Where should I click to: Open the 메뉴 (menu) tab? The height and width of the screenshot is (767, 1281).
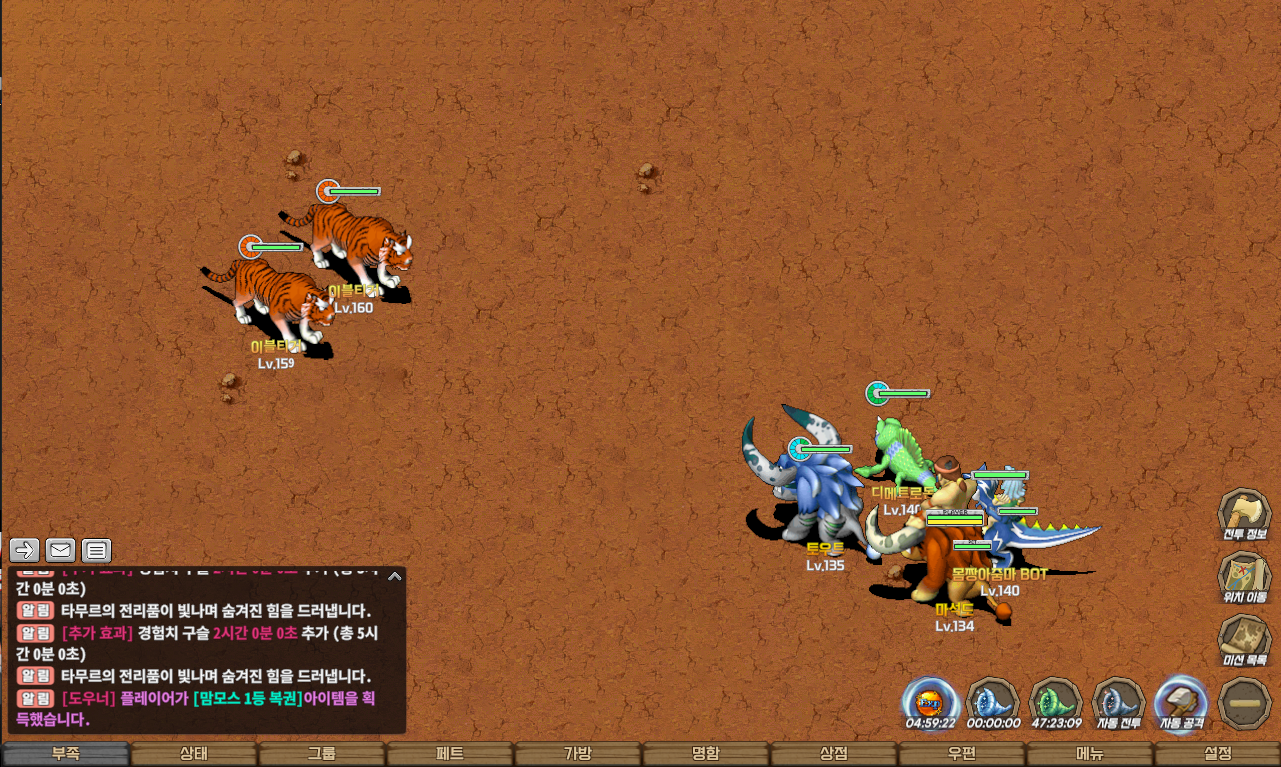click(x=1090, y=754)
